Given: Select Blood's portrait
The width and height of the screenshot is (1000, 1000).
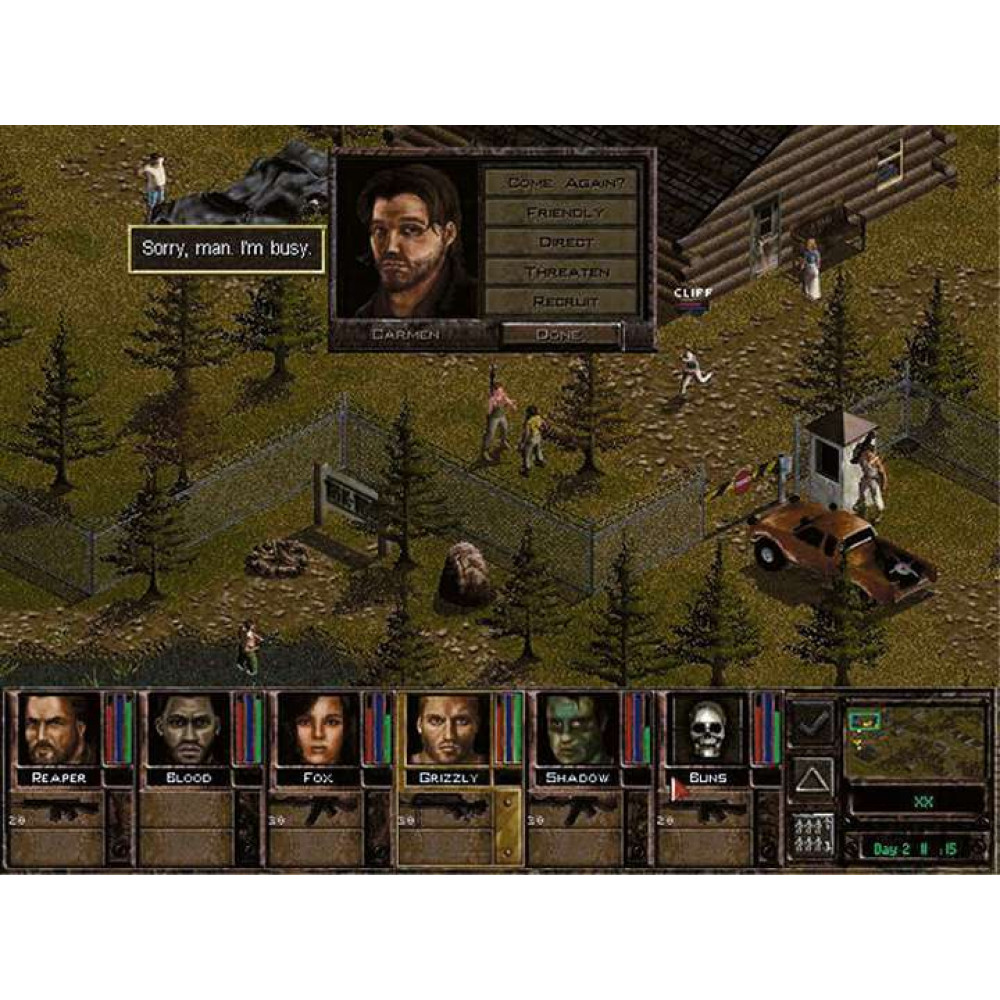Looking at the screenshot, I should click(x=188, y=730).
